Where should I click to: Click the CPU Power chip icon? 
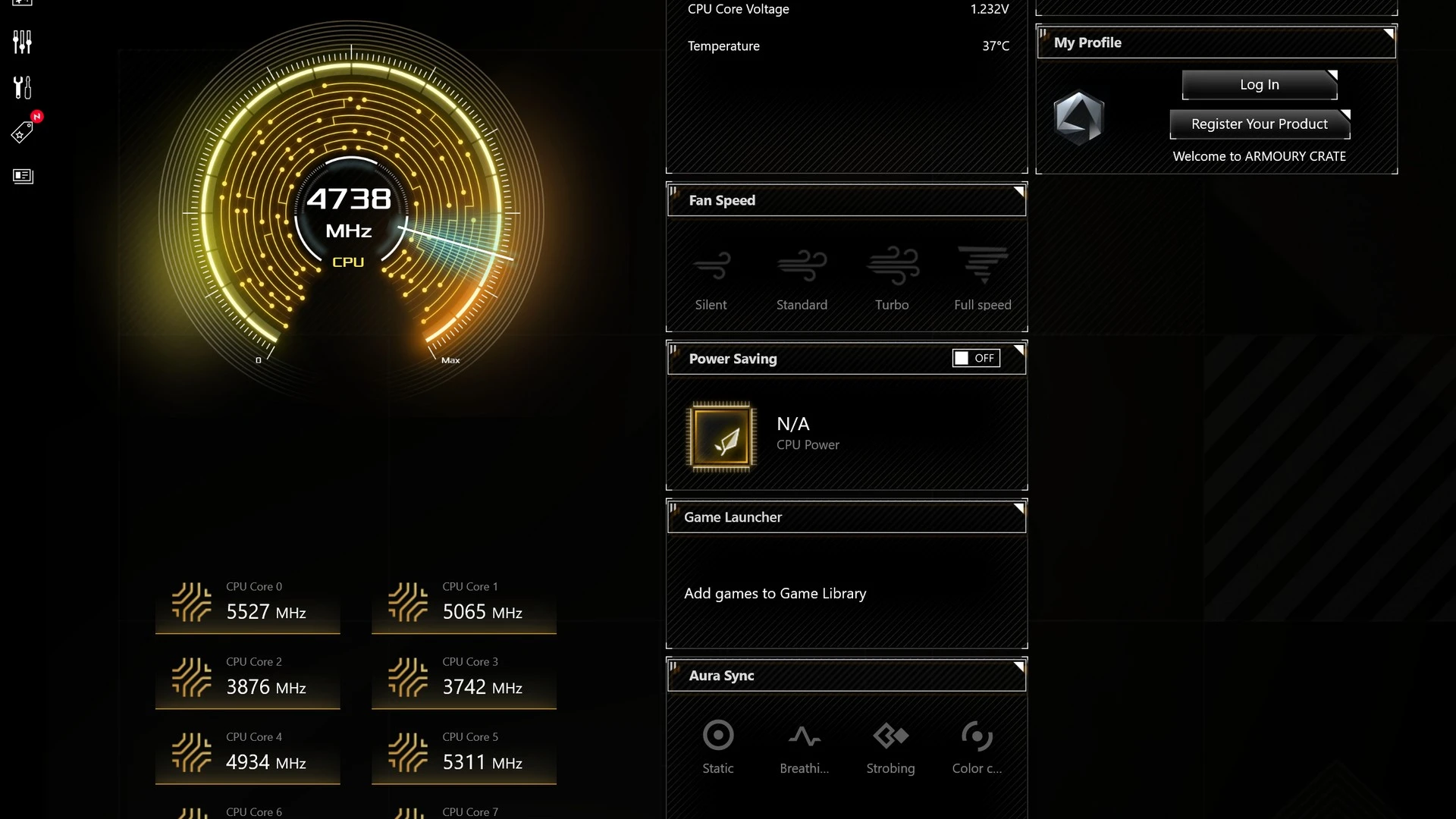coord(721,438)
